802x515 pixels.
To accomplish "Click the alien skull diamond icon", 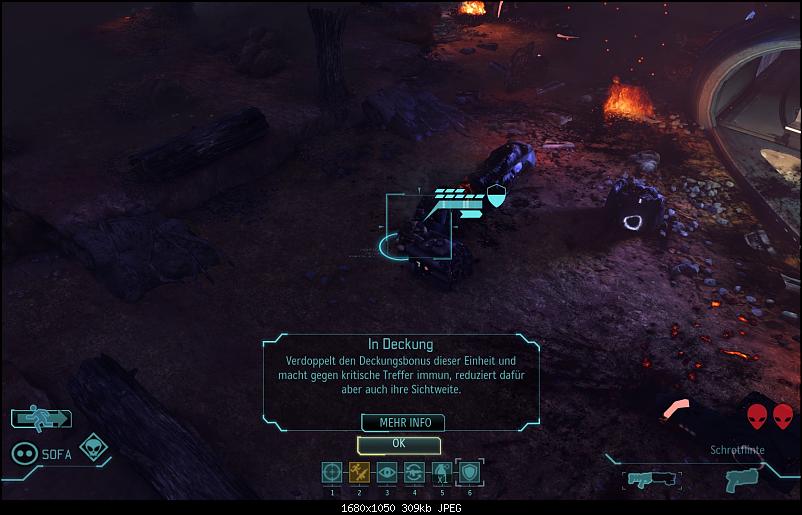I will point(93,447).
